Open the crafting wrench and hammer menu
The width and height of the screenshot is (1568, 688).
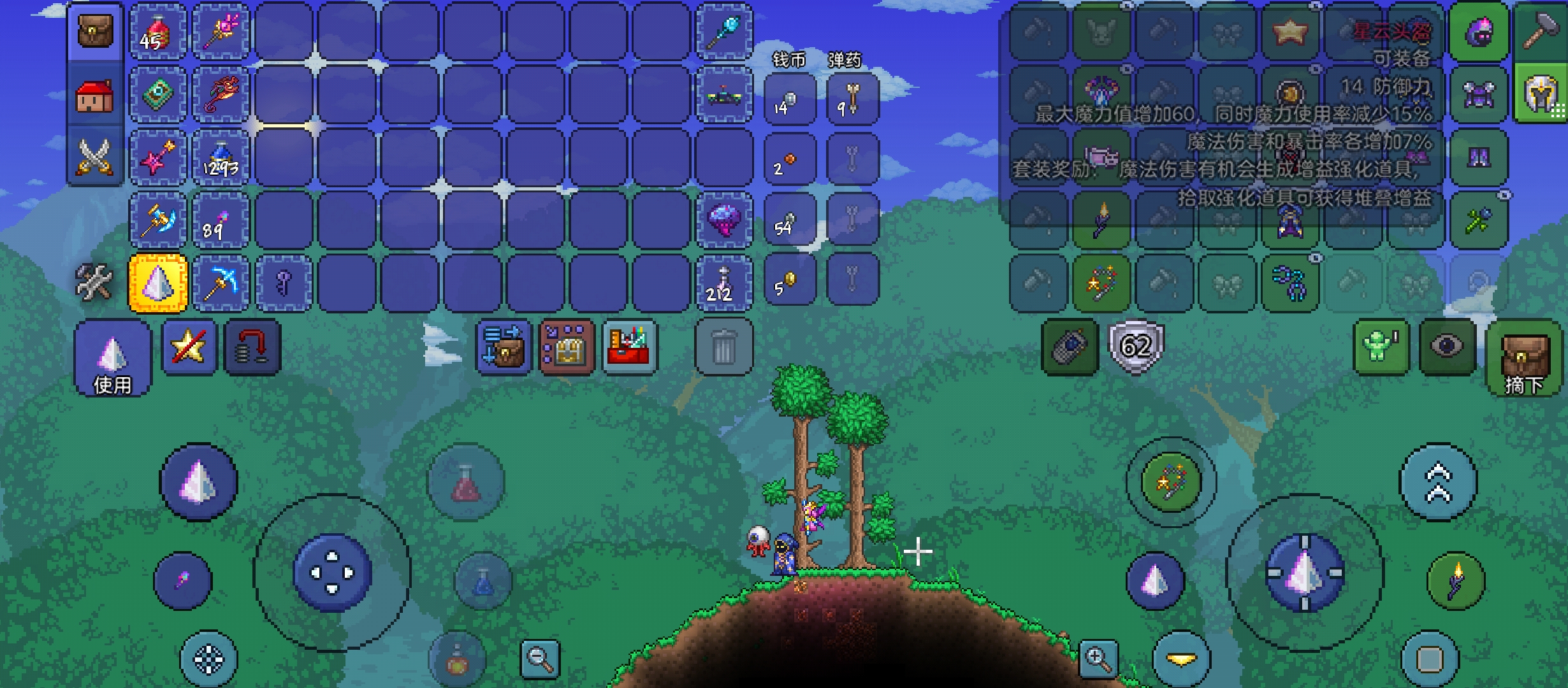[x=94, y=282]
